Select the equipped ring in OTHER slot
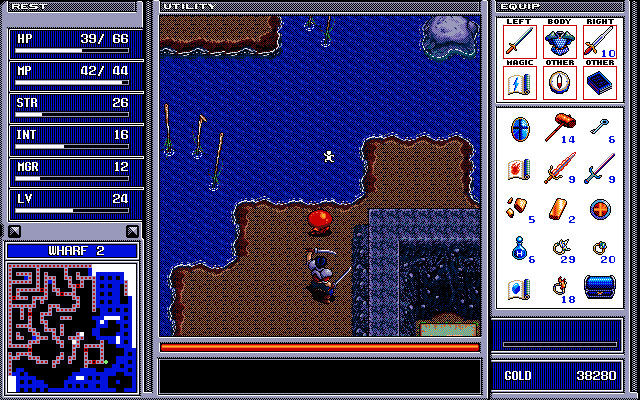The image size is (640, 400). coord(559,82)
